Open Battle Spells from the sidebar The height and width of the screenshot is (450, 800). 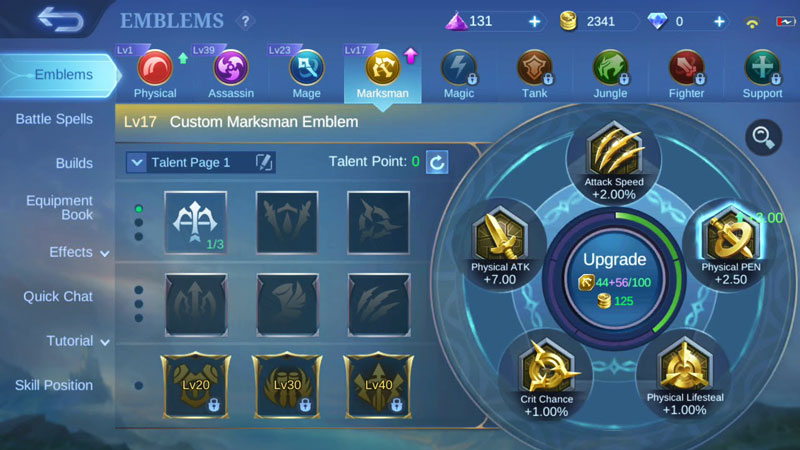(x=54, y=119)
